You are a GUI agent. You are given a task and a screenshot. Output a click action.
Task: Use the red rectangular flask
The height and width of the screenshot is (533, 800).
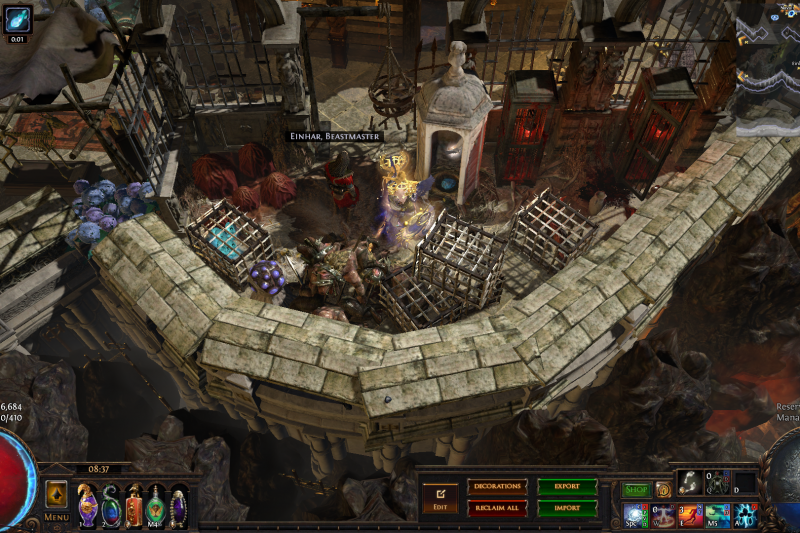(x=133, y=506)
